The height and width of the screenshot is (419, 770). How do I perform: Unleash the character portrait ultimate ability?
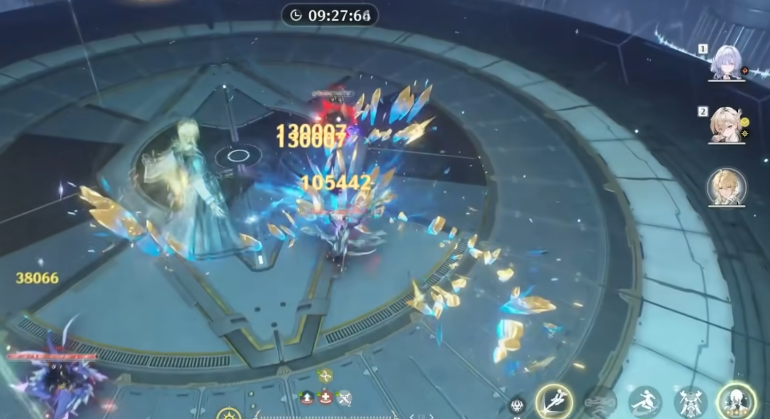point(737,402)
